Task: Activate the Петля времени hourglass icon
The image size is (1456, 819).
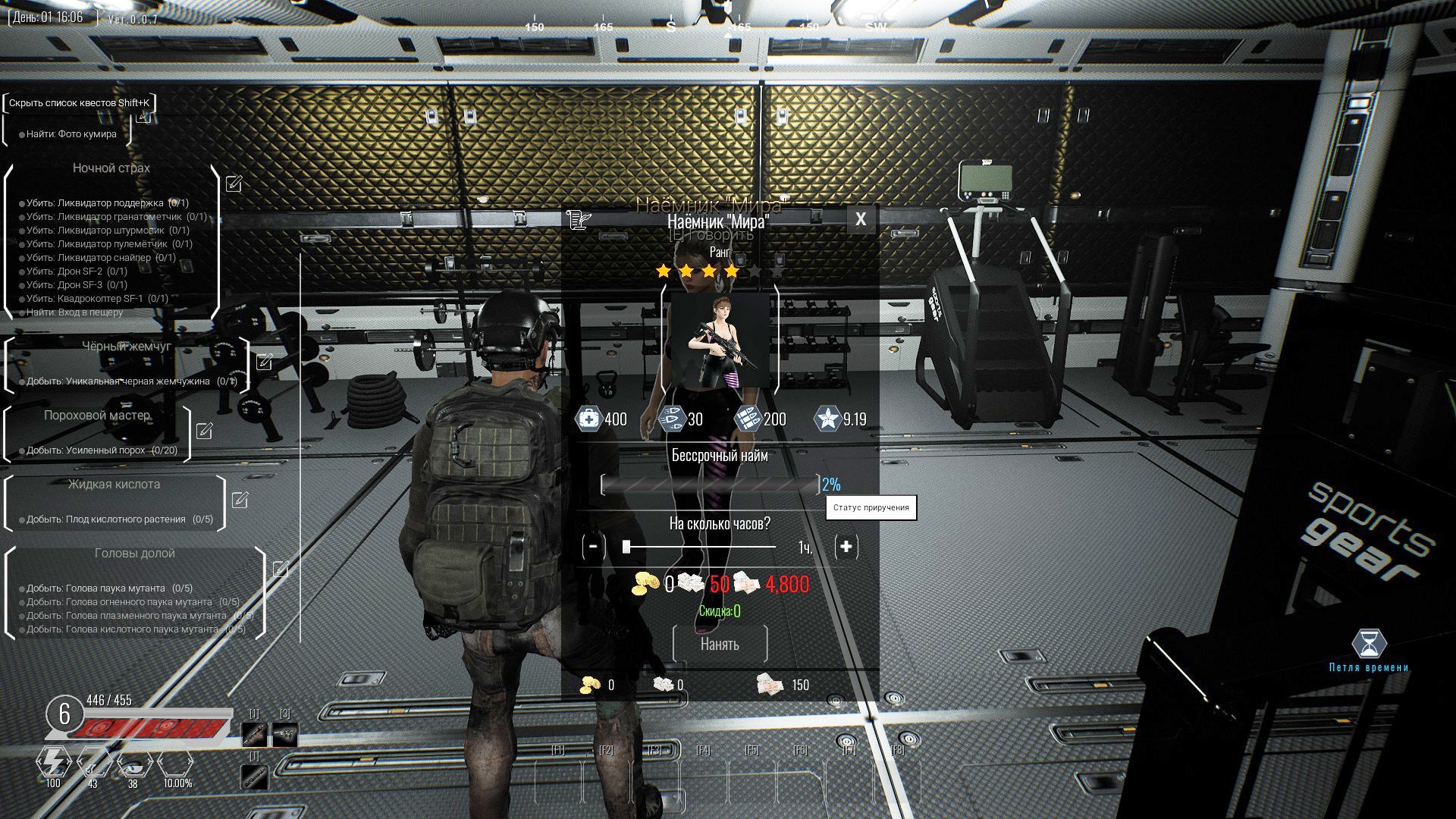Action: [x=1369, y=645]
